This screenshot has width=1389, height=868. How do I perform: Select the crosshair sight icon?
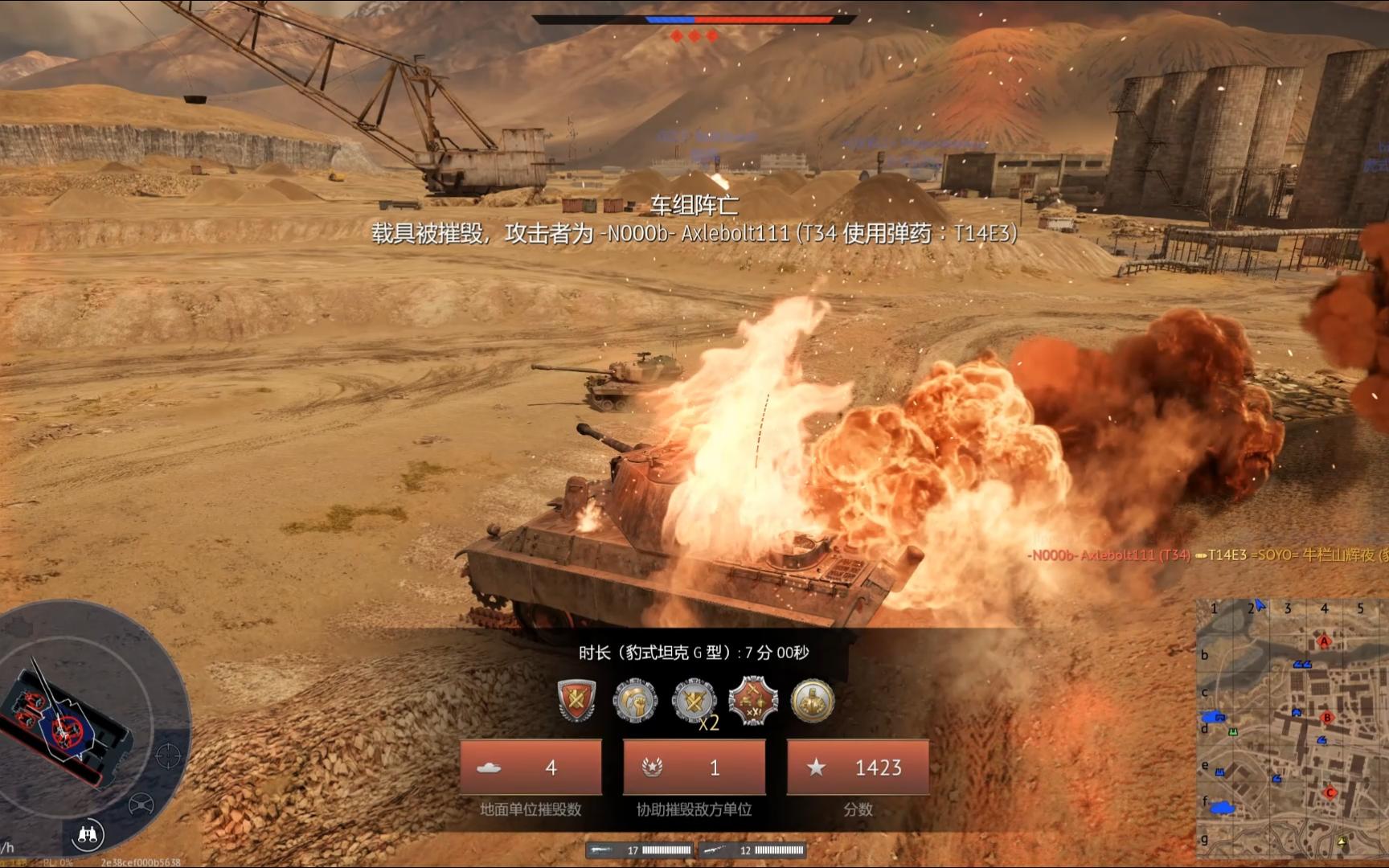(167, 755)
